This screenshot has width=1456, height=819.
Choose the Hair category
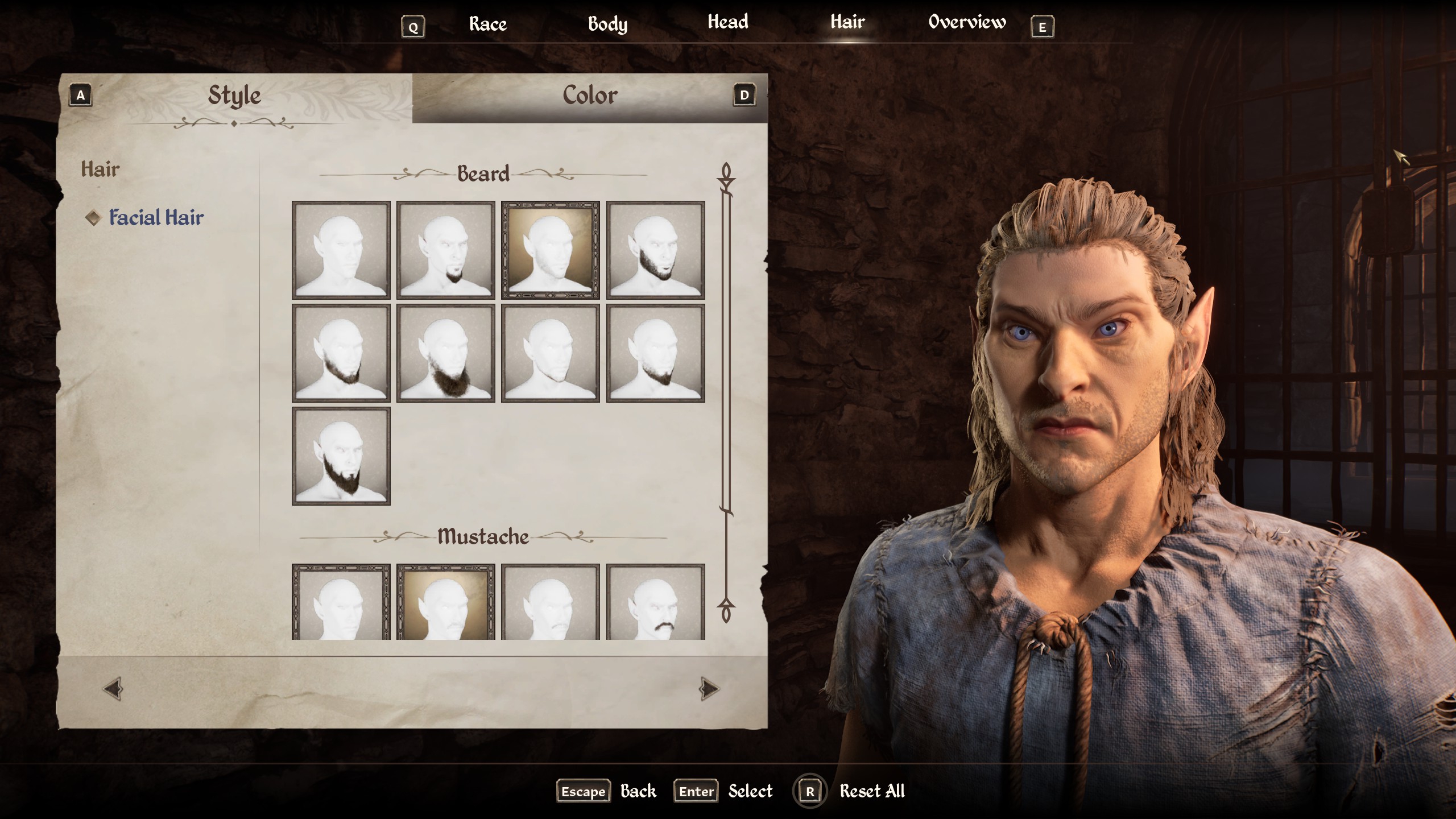(100, 169)
